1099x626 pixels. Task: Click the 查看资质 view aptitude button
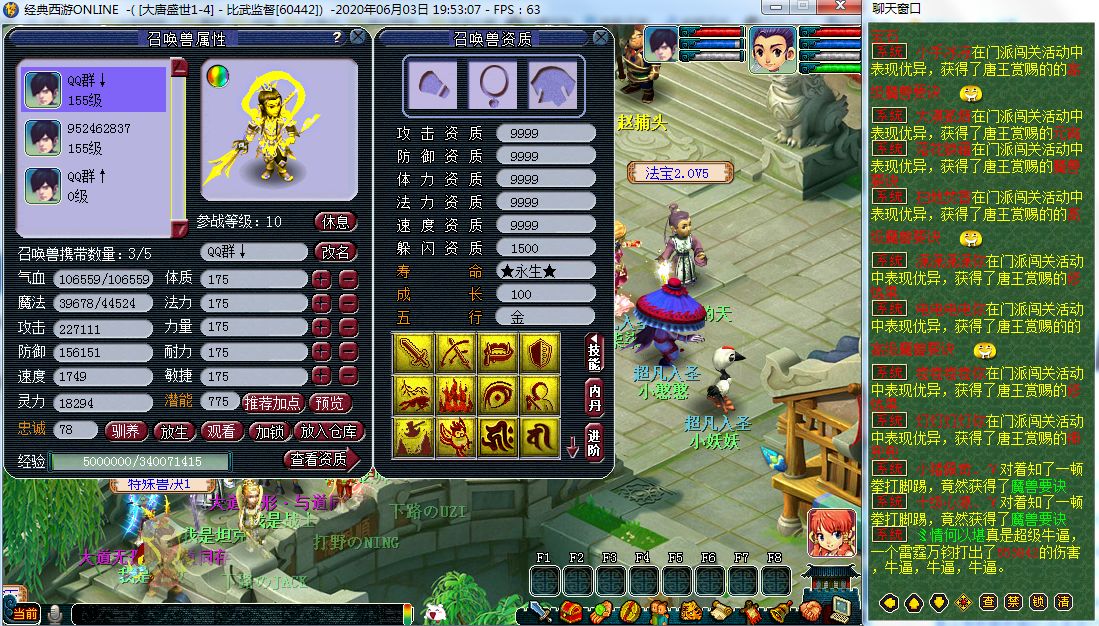(x=318, y=460)
